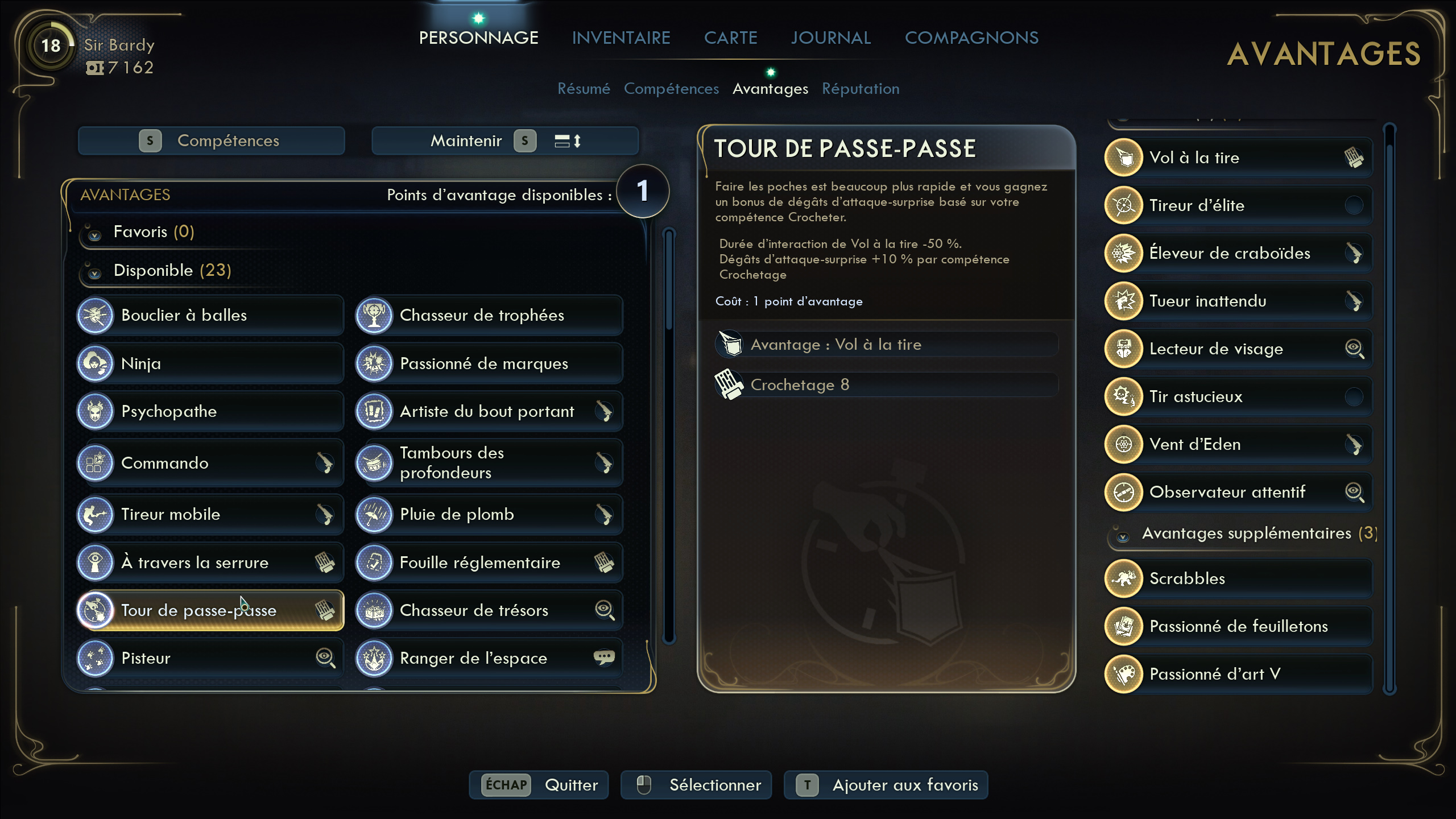
Task: Collapse Avantages supplémentaires section
Action: pos(1123,536)
